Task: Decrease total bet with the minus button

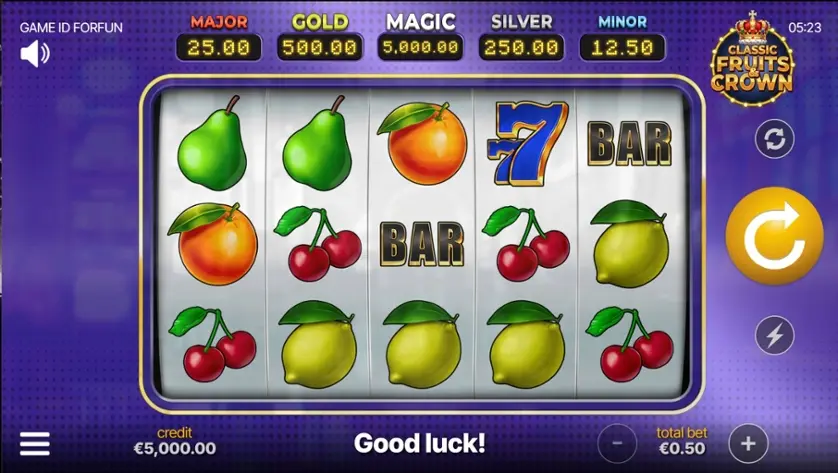Action: tap(617, 441)
